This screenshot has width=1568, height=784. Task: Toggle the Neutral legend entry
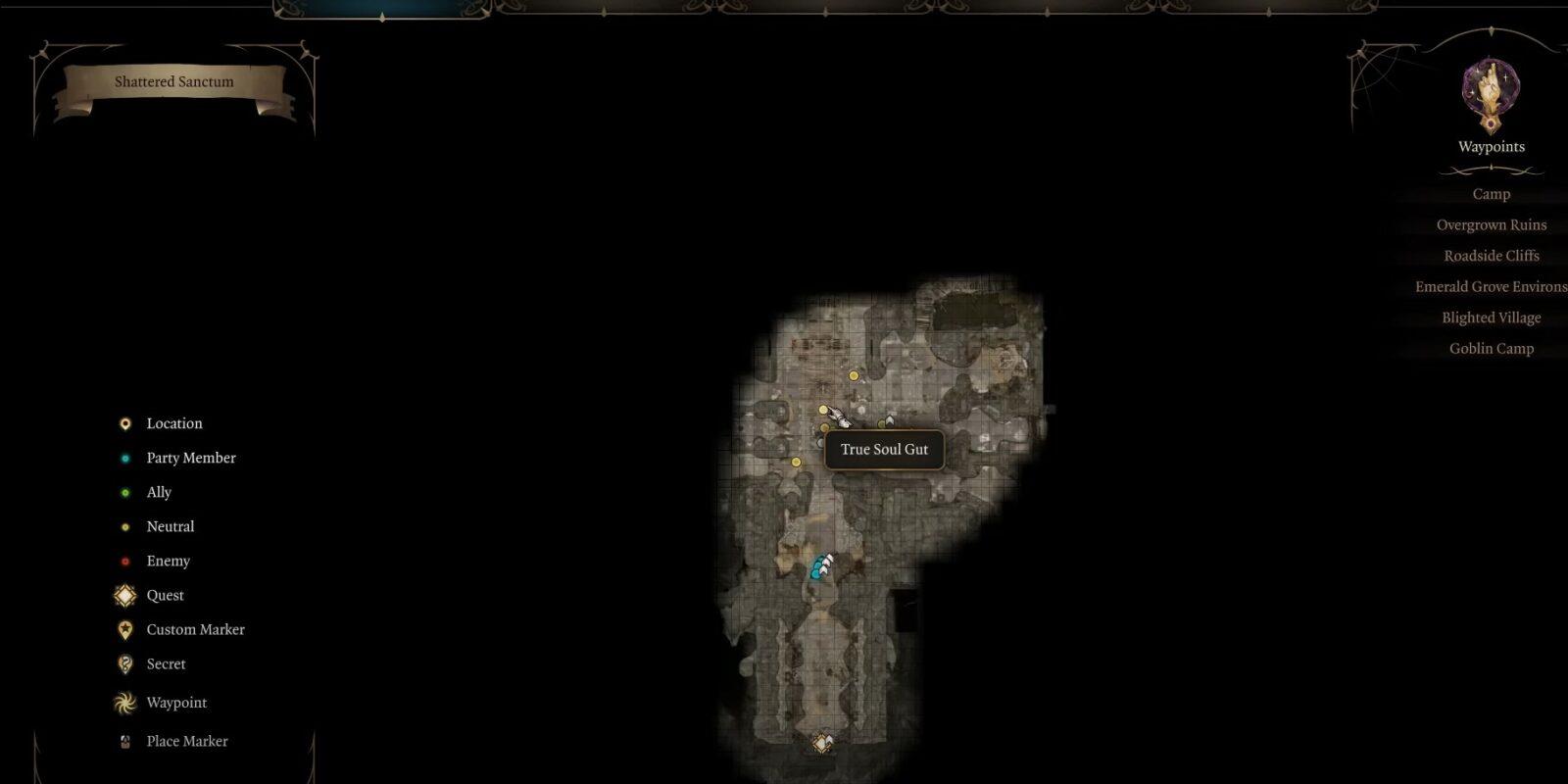(170, 526)
